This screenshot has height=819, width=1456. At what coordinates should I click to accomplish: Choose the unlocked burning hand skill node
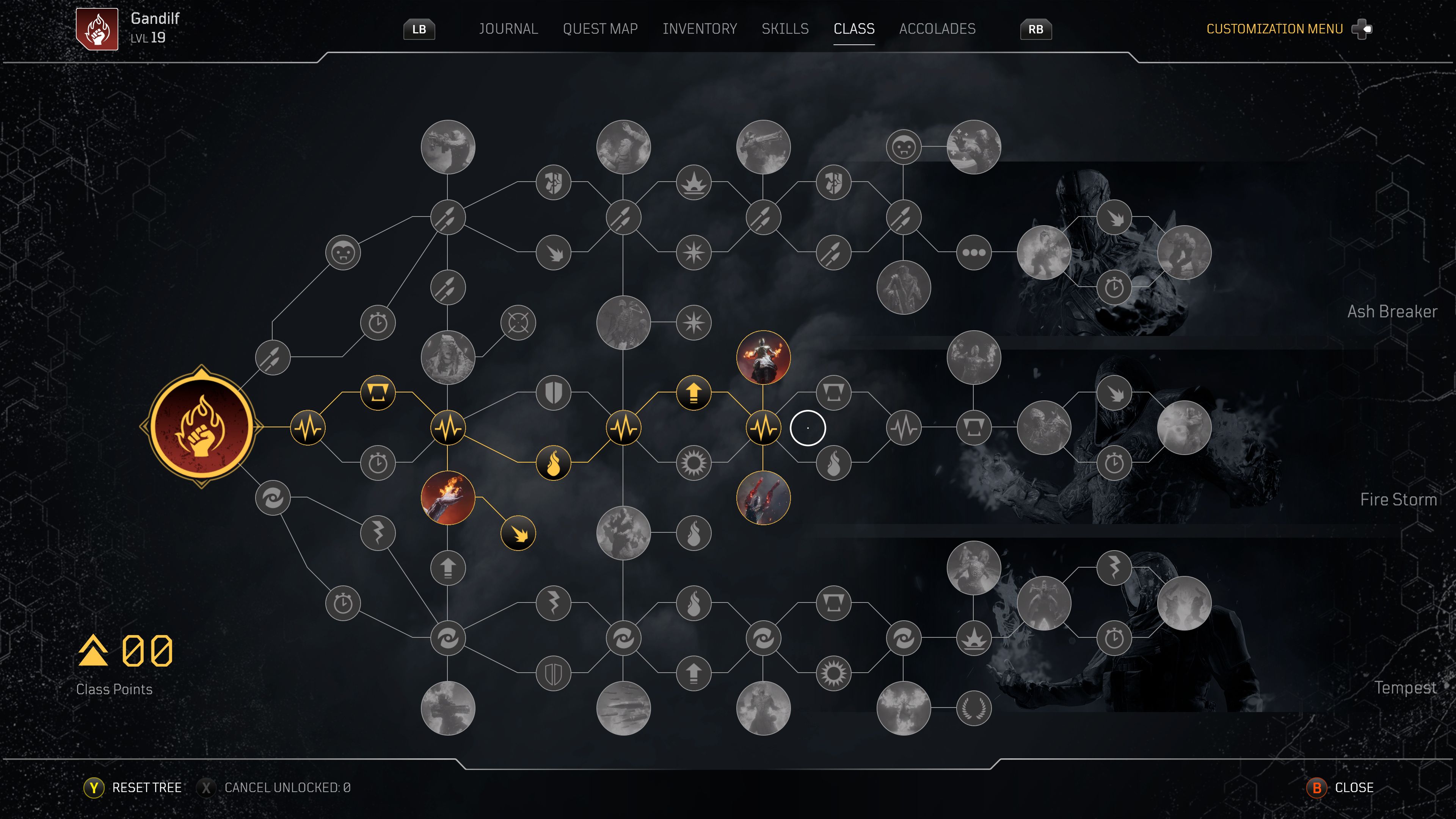click(448, 497)
